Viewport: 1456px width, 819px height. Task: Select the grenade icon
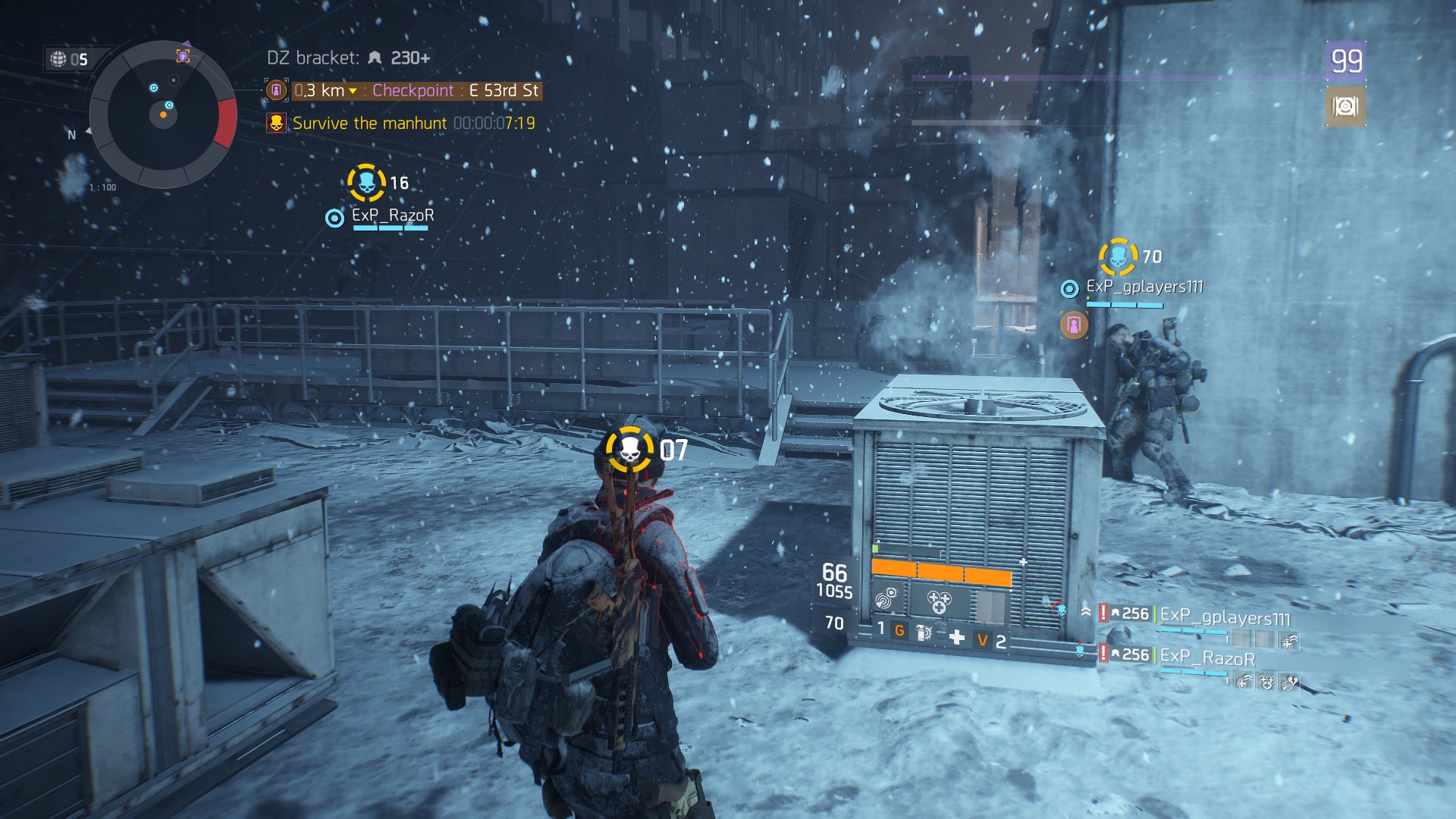pos(924,632)
